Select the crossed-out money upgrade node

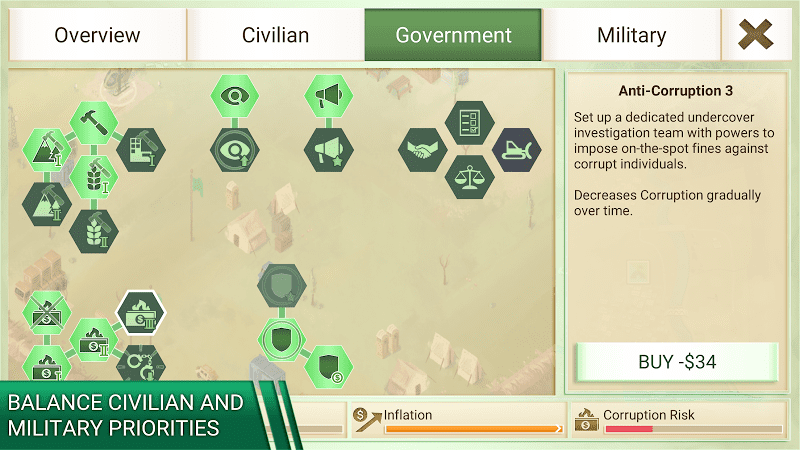47,312
